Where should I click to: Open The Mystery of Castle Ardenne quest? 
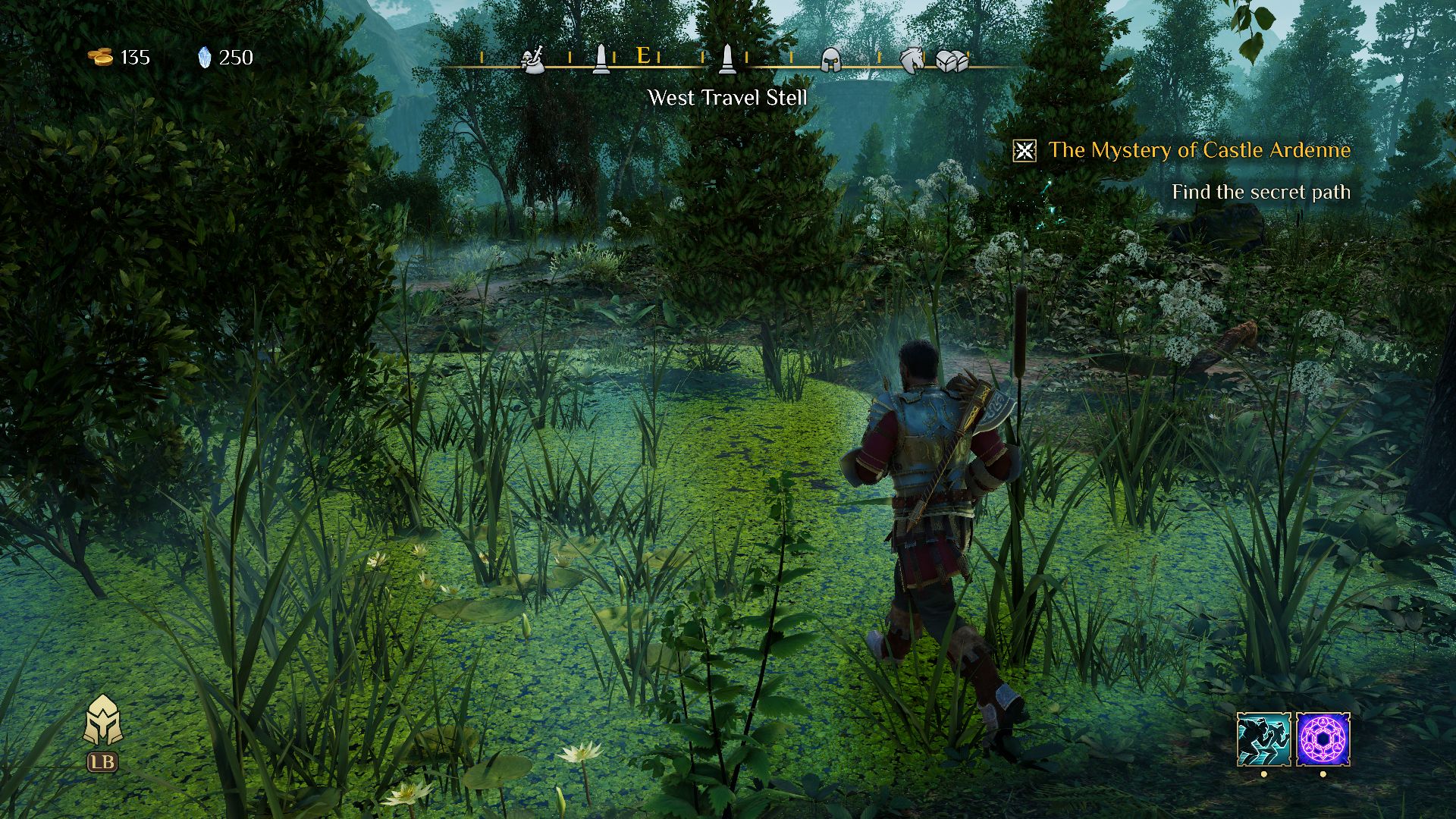pyautogui.click(x=1199, y=150)
